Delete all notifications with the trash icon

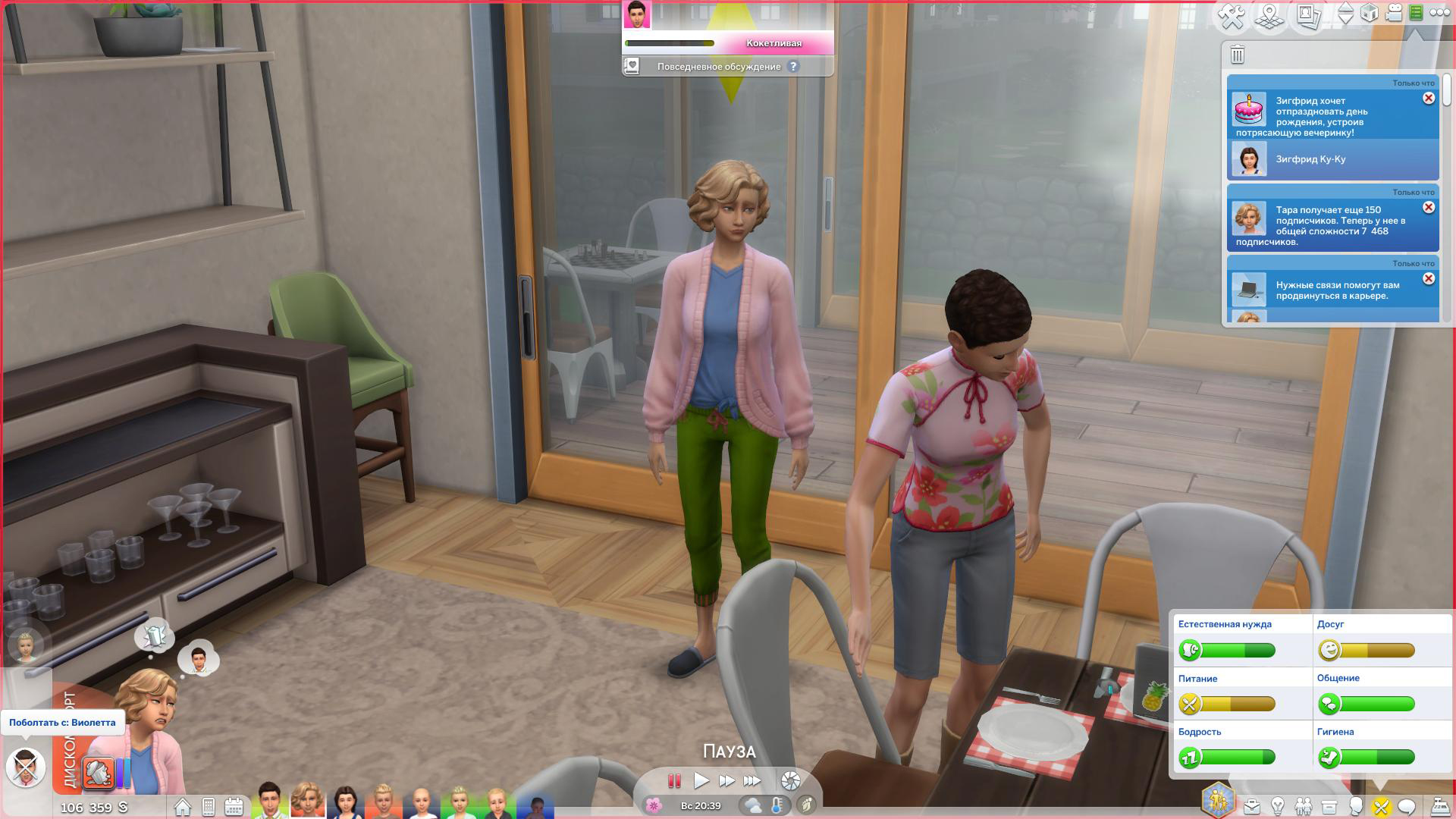click(1238, 55)
